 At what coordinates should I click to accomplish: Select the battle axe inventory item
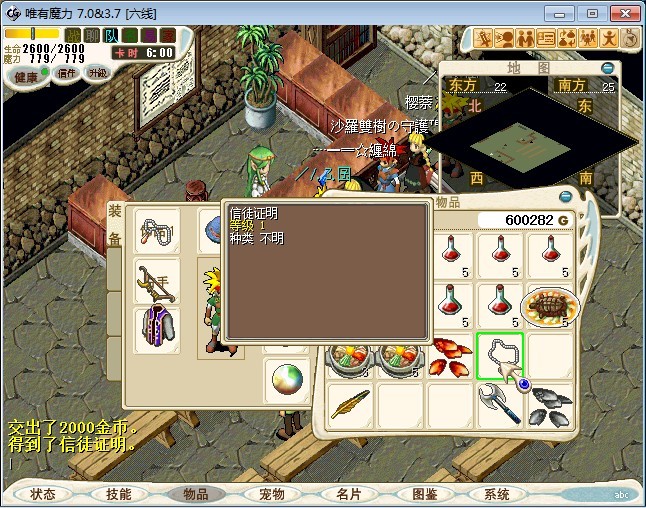[x=499, y=405]
